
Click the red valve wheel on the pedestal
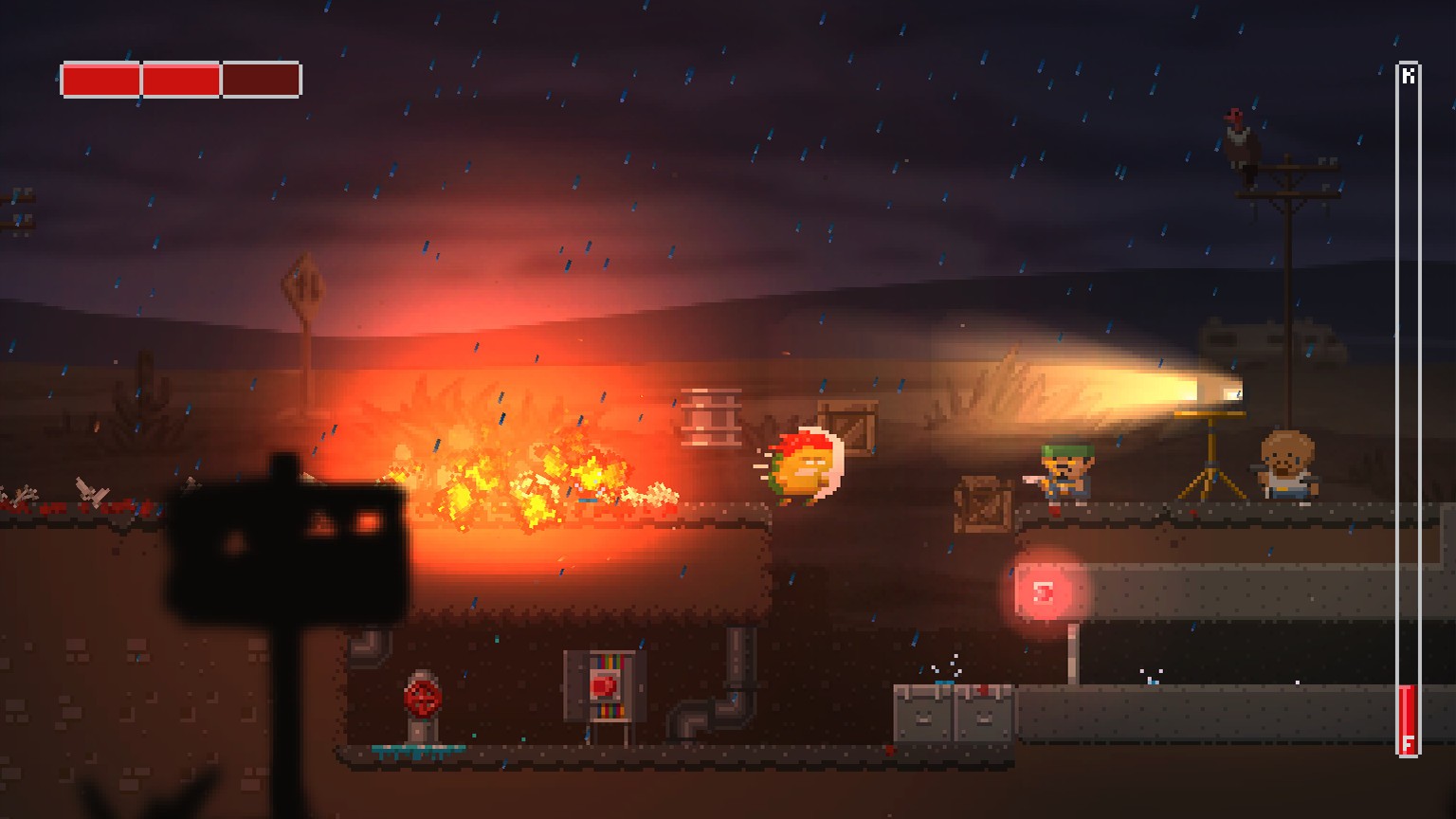pos(424,699)
